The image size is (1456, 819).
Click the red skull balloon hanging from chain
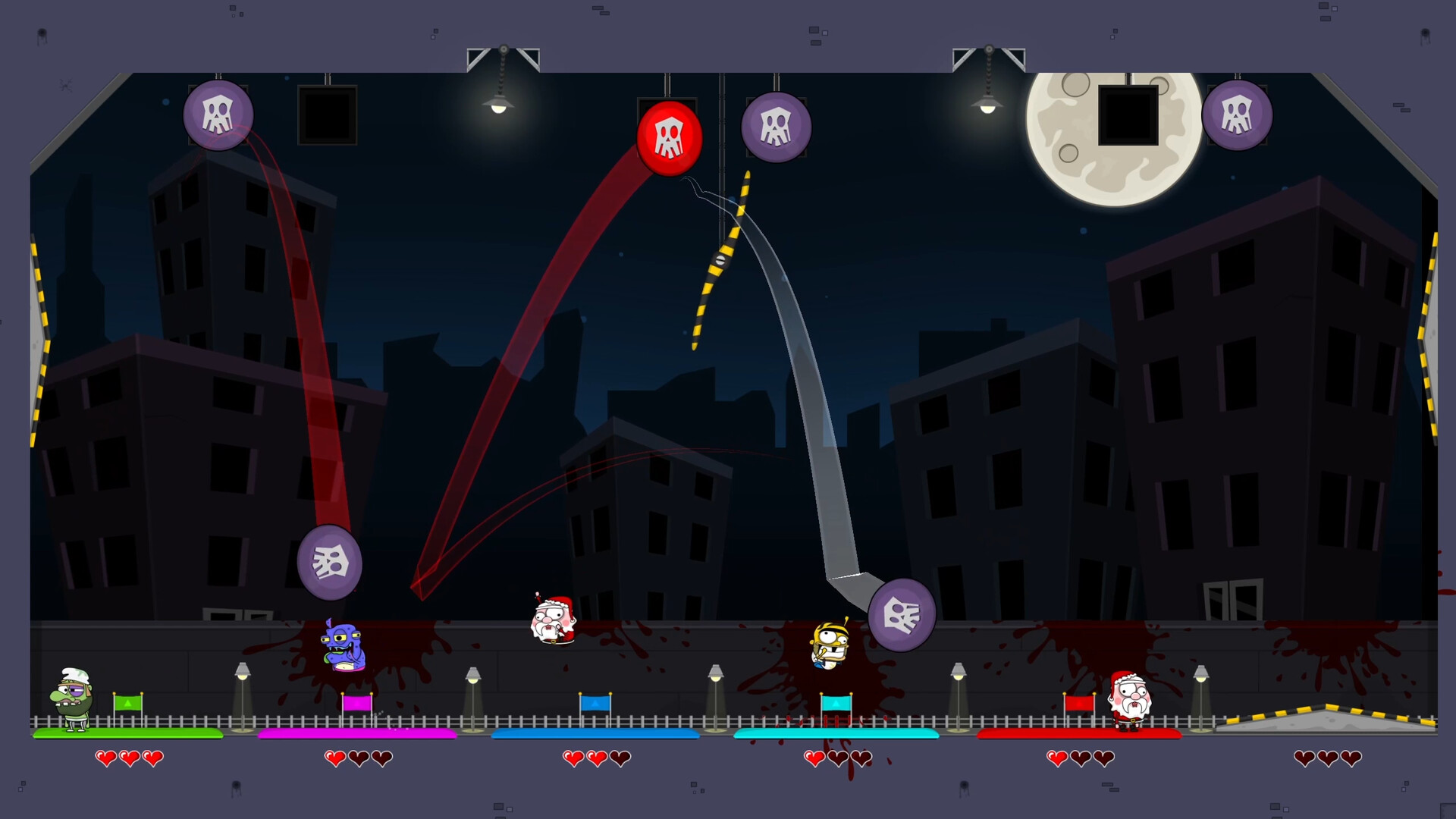point(670,138)
